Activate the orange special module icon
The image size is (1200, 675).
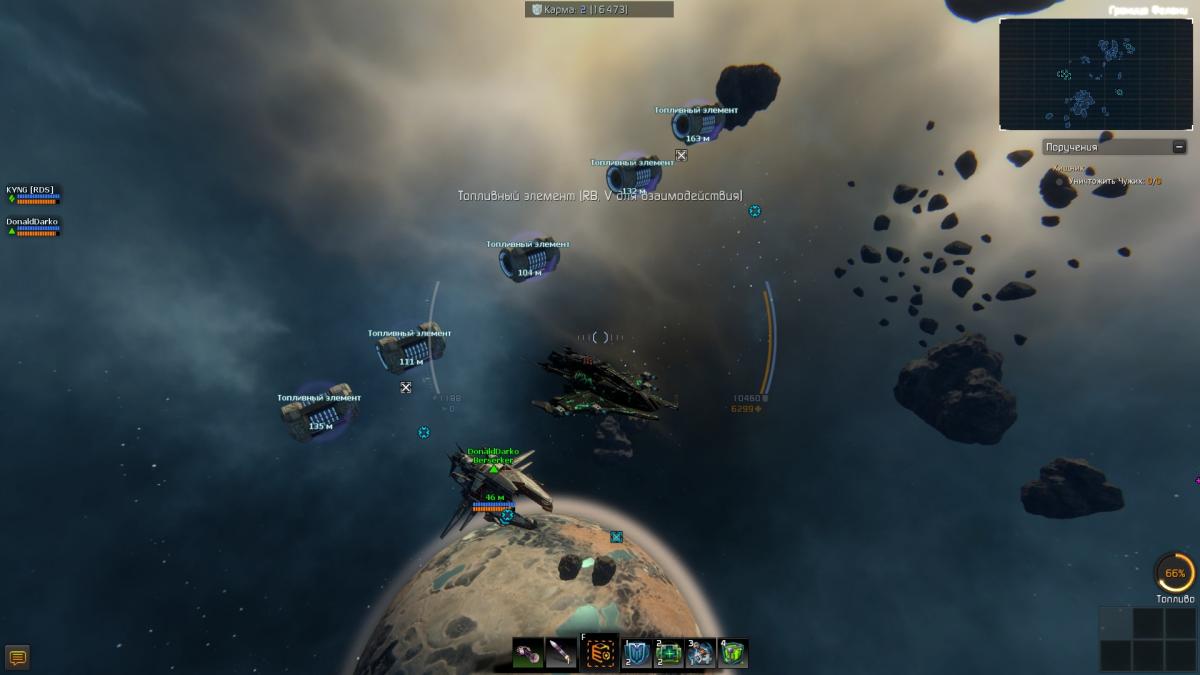(x=601, y=654)
